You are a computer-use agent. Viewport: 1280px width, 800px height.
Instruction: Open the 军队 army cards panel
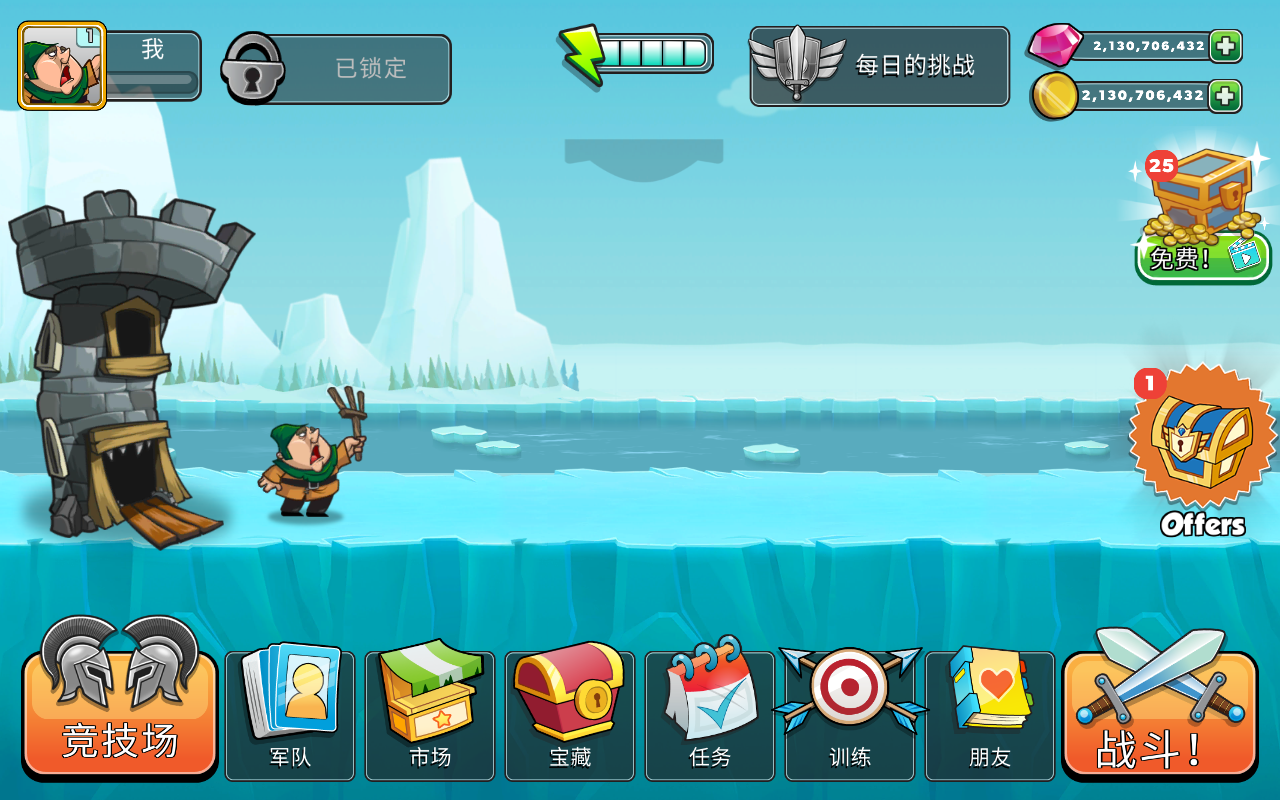pos(289,712)
